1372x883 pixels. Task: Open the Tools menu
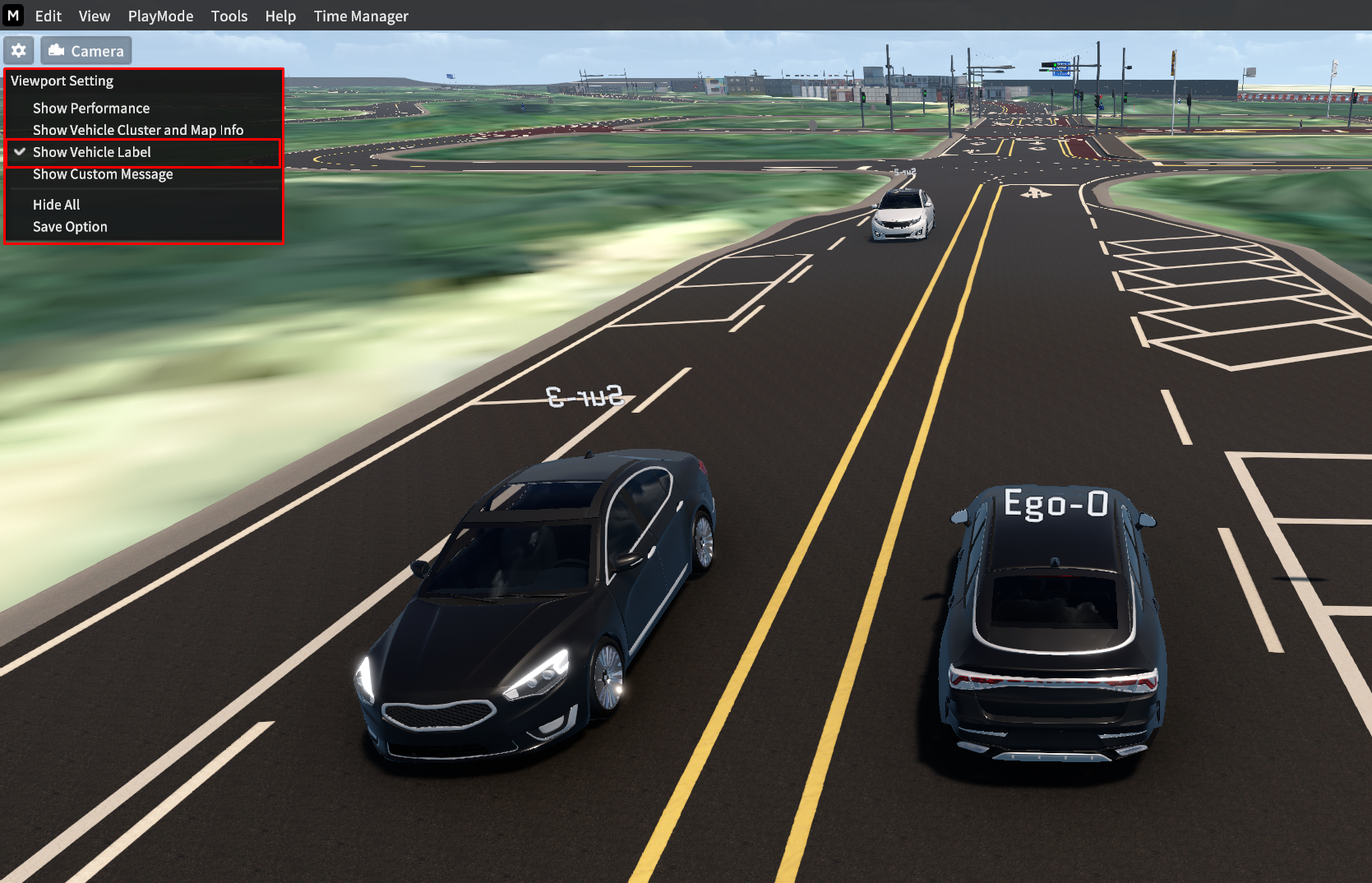[229, 16]
